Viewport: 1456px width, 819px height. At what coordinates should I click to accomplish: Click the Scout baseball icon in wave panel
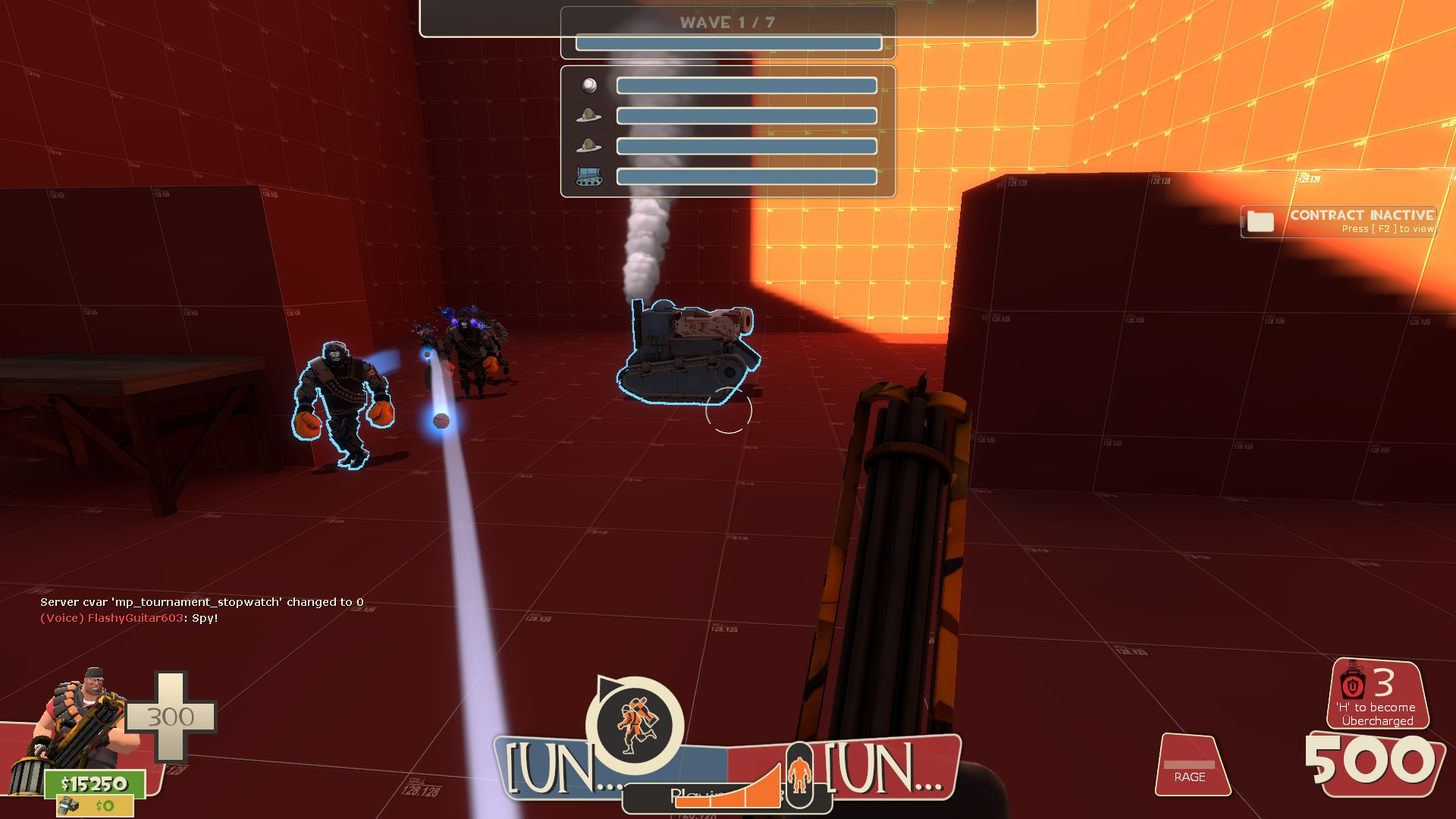(588, 84)
